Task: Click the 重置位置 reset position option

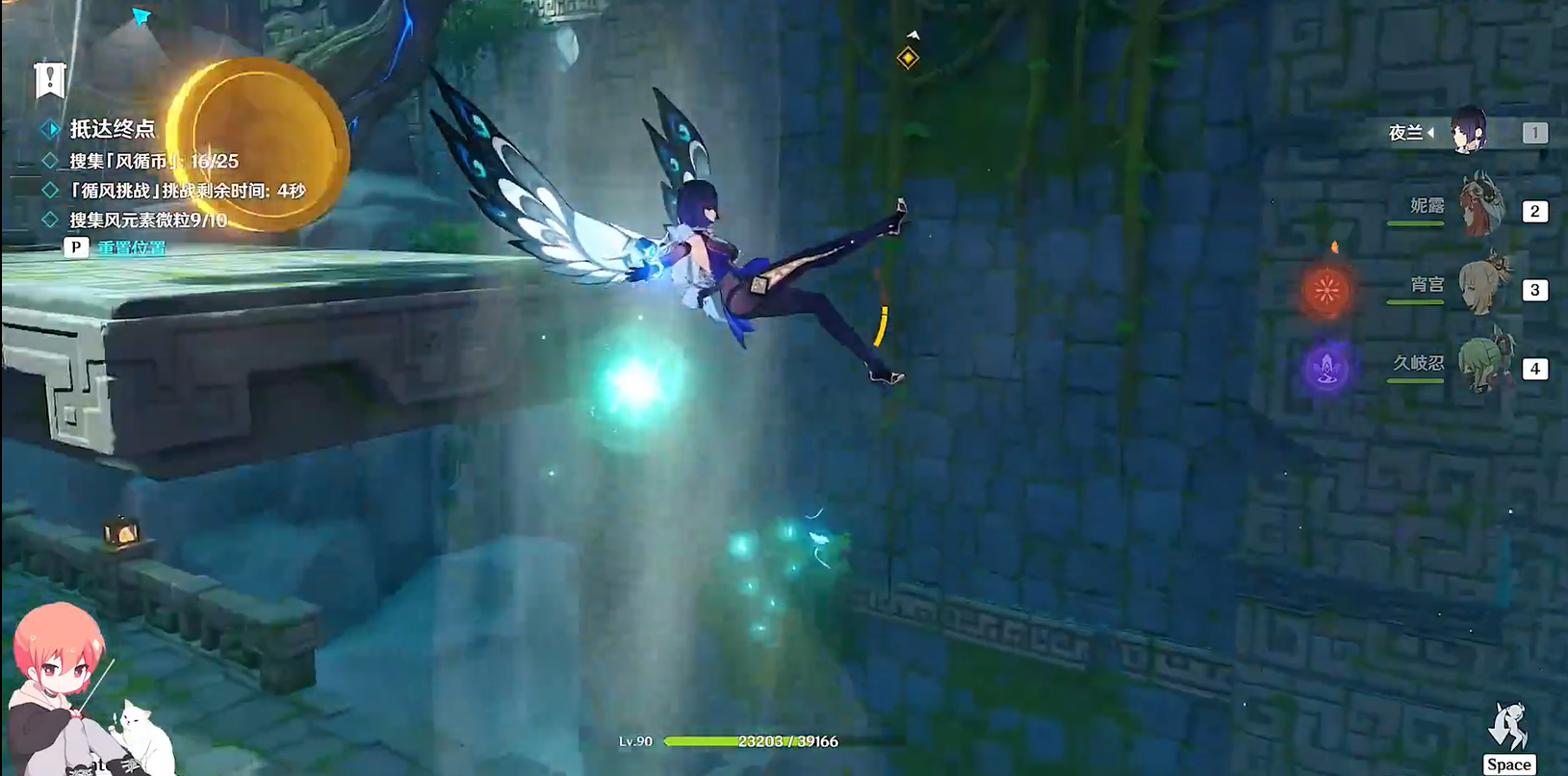Action: (131, 247)
